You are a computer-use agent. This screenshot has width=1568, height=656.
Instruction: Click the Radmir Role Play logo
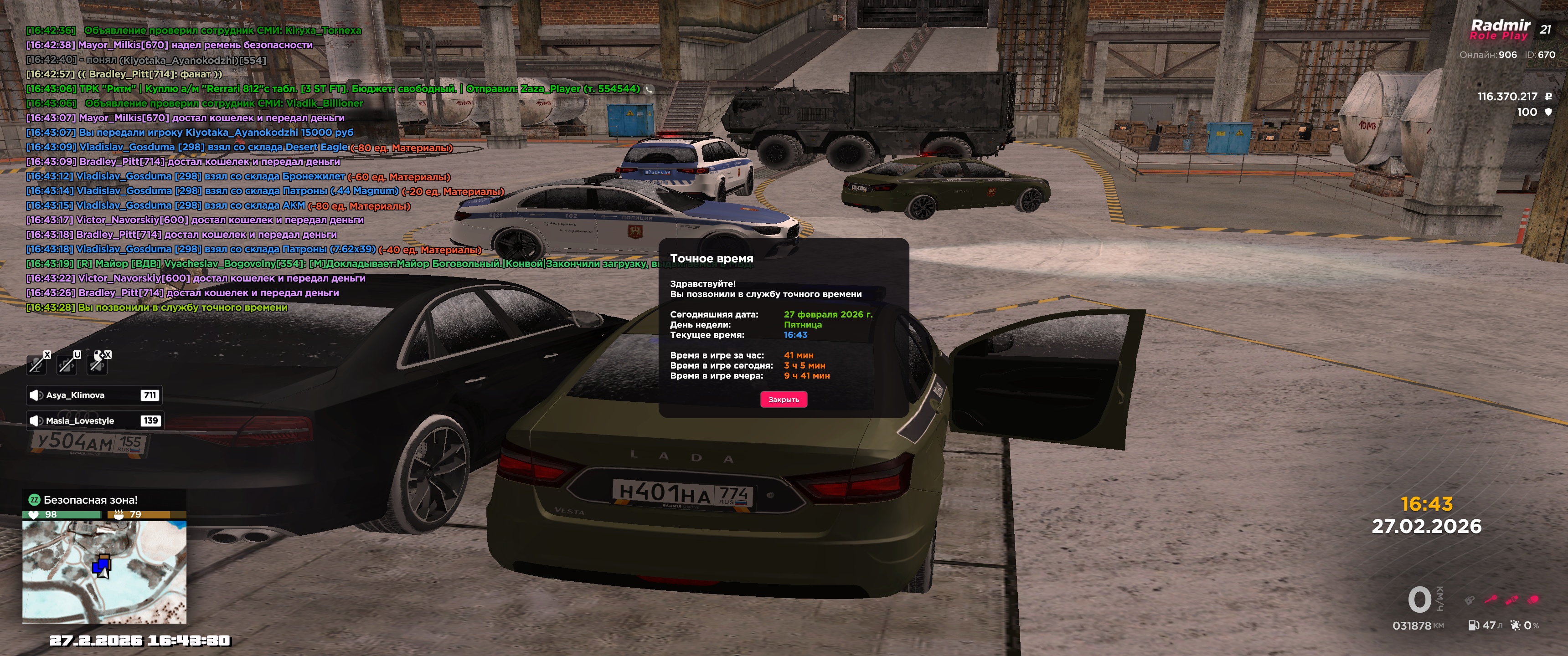pyautogui.click(x=1500, y=29)
